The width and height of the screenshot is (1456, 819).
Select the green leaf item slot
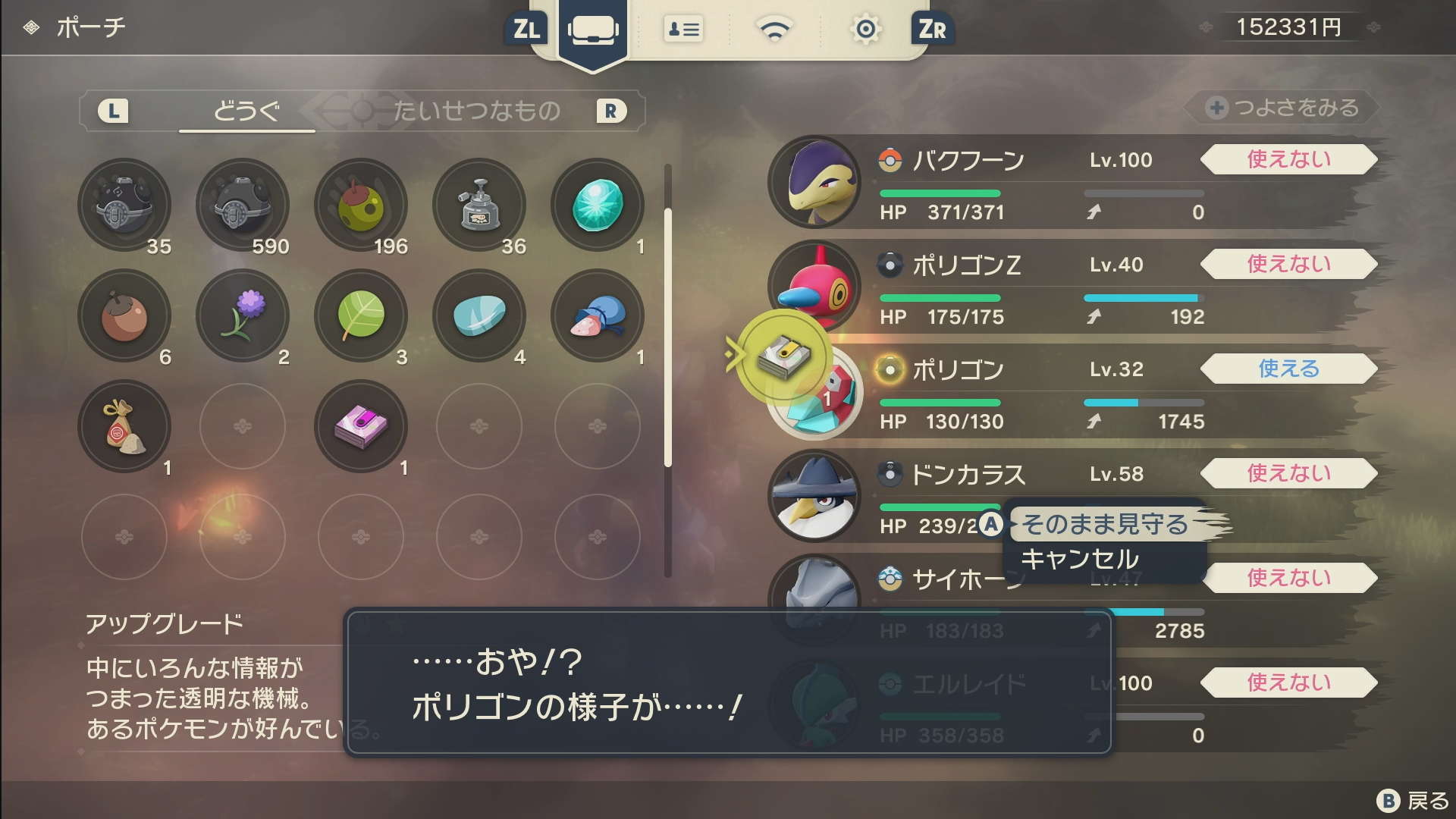coord(361,315)
